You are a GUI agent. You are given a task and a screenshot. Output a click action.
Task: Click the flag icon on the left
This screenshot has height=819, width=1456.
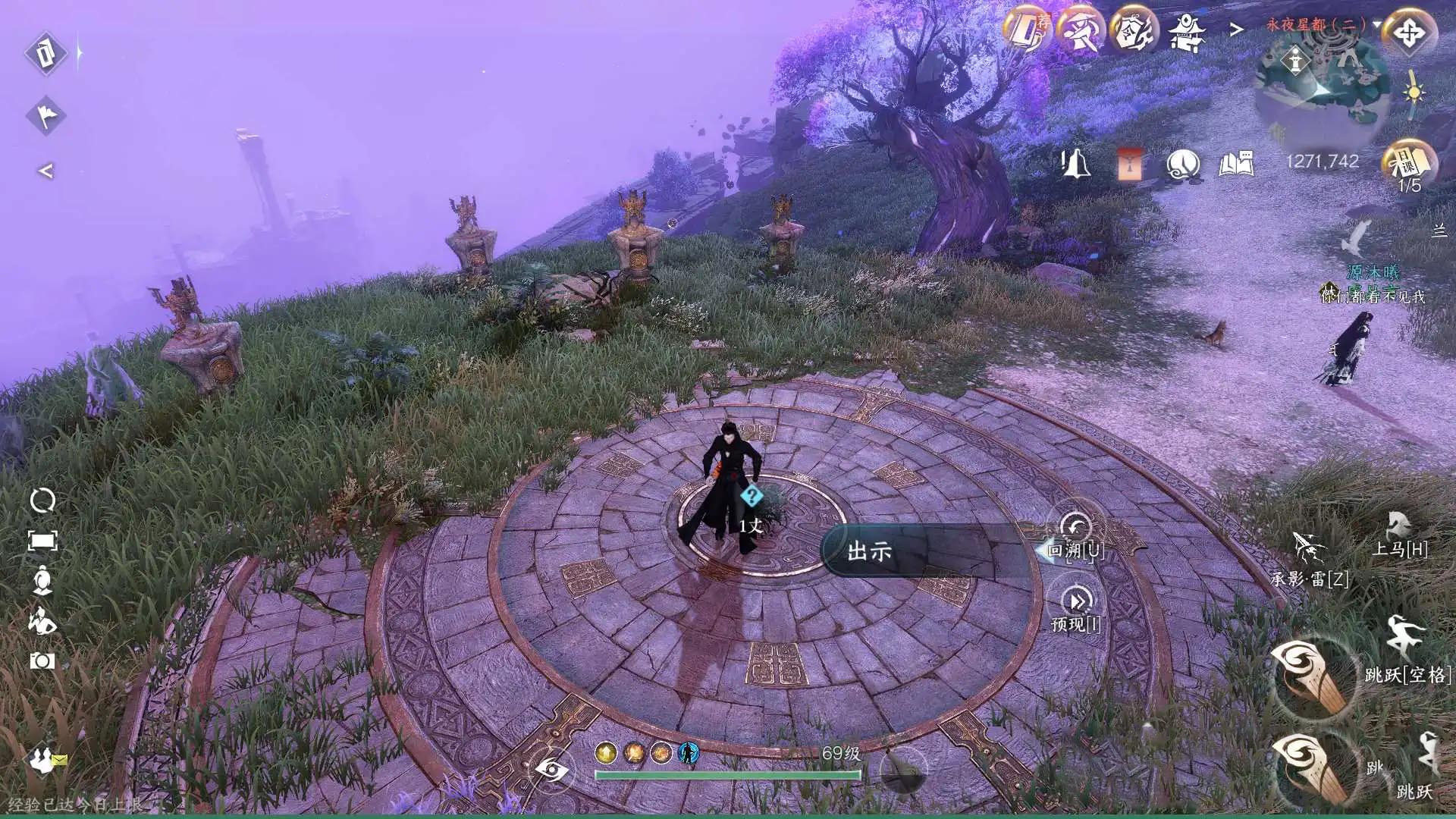tap(46, 115)
